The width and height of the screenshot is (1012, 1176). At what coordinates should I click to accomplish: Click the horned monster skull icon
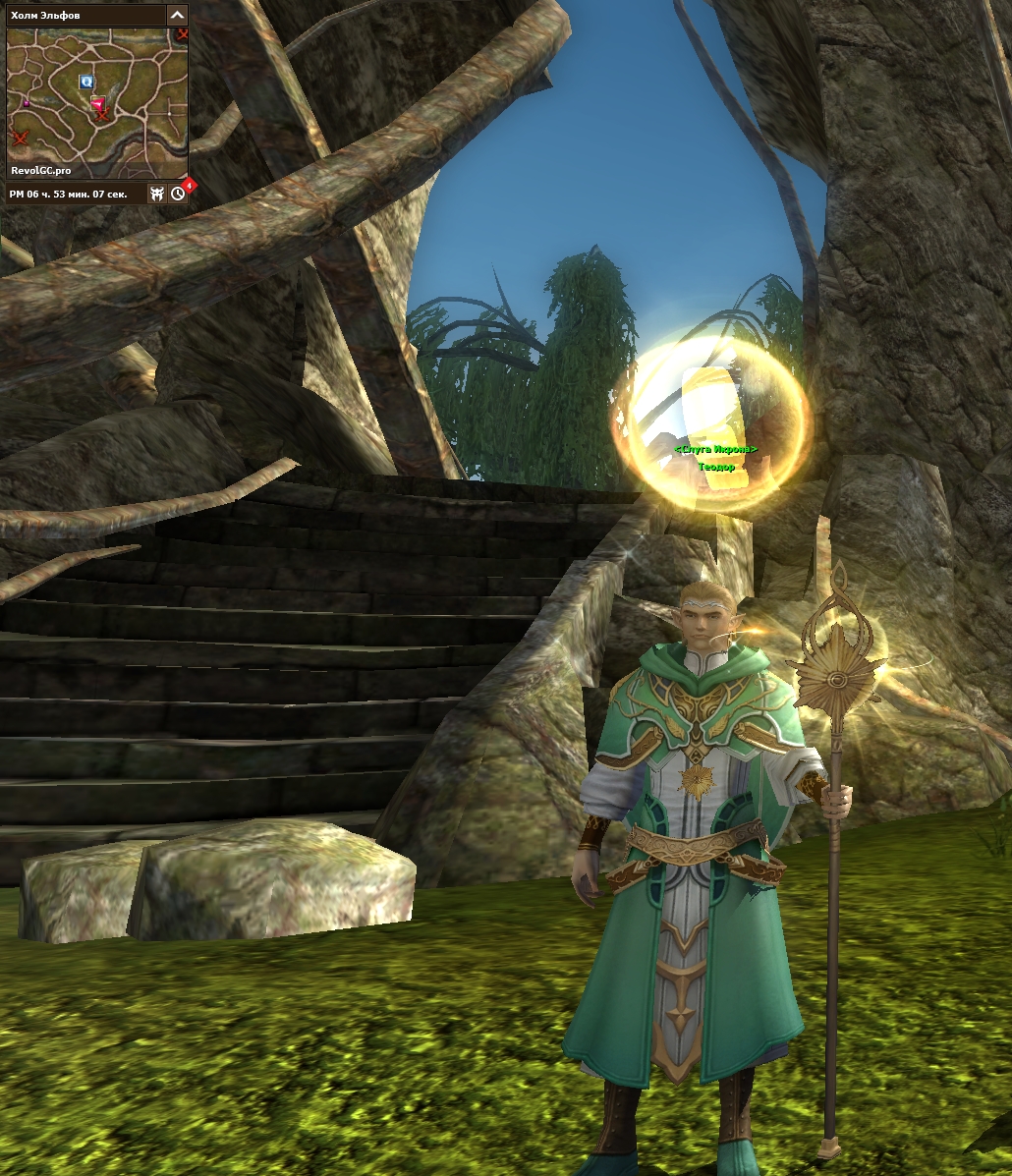[157, 194]
